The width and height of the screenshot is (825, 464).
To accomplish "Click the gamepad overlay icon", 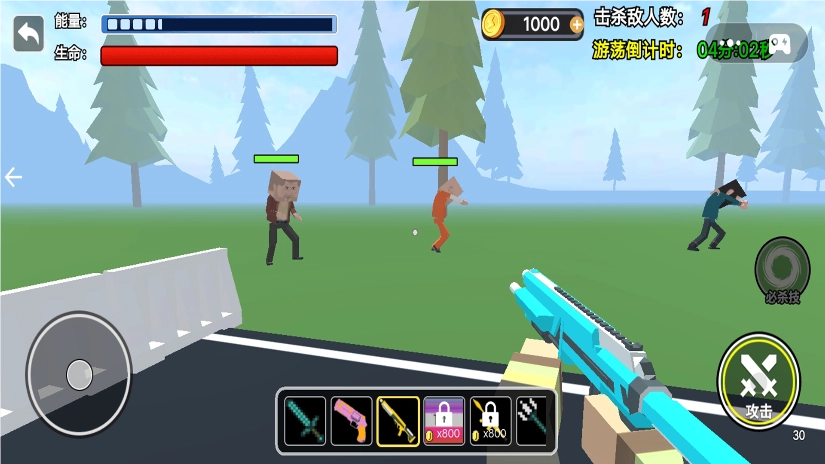I will tap(779, 44).
